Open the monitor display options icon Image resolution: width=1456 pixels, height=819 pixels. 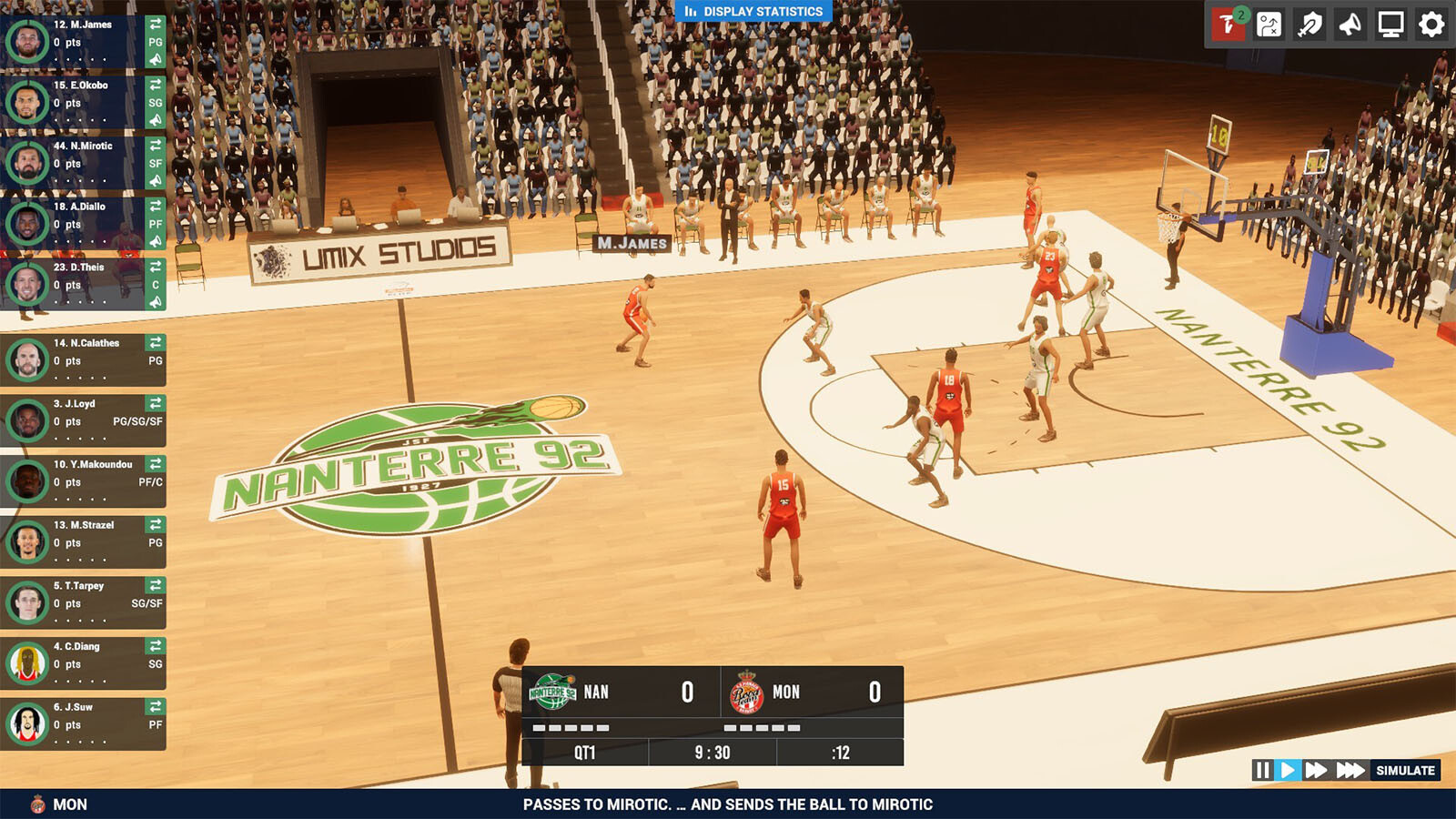pyautogui.click(x=1390, y=25)
